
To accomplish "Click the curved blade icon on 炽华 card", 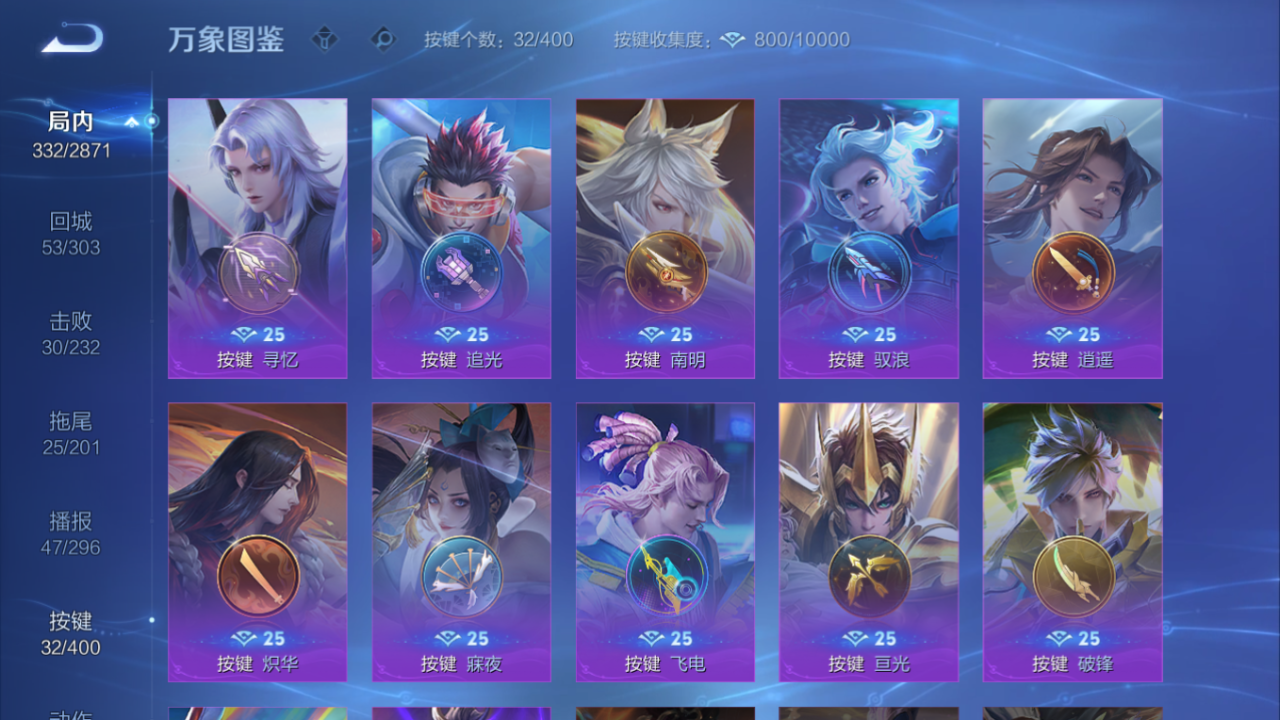I will coord(257,572).
